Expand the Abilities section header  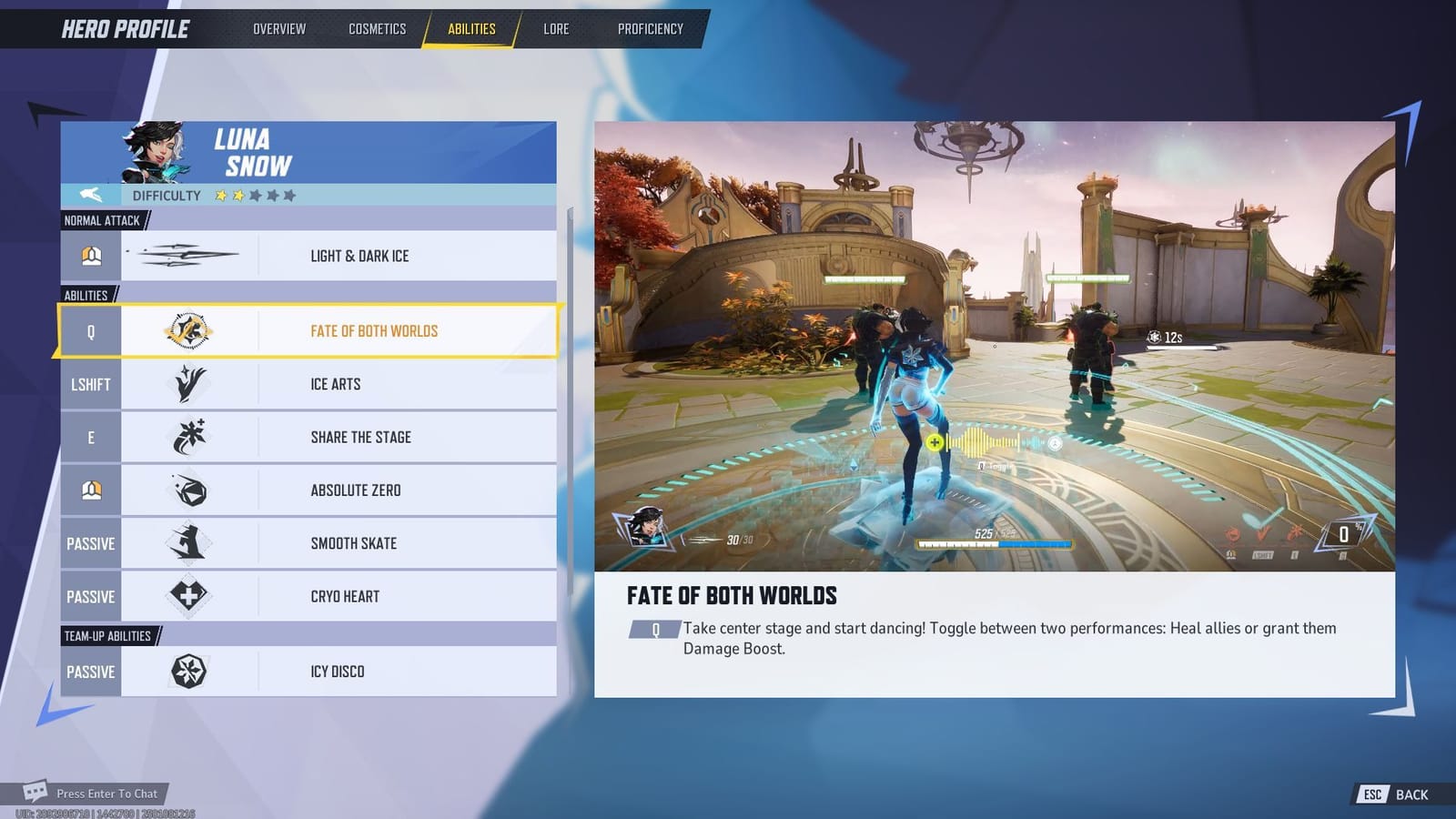coord(86,294)
